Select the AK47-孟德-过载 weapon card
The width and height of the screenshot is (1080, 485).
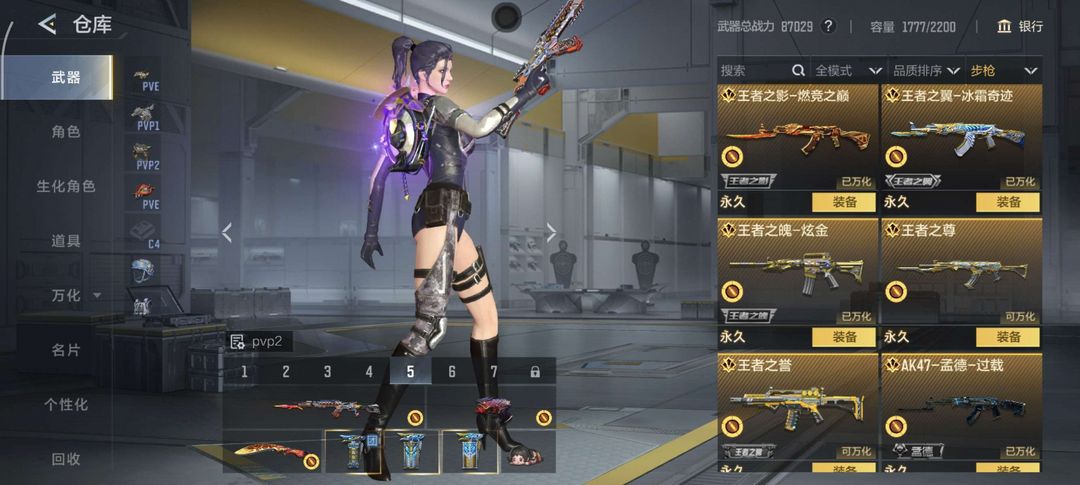961,405
